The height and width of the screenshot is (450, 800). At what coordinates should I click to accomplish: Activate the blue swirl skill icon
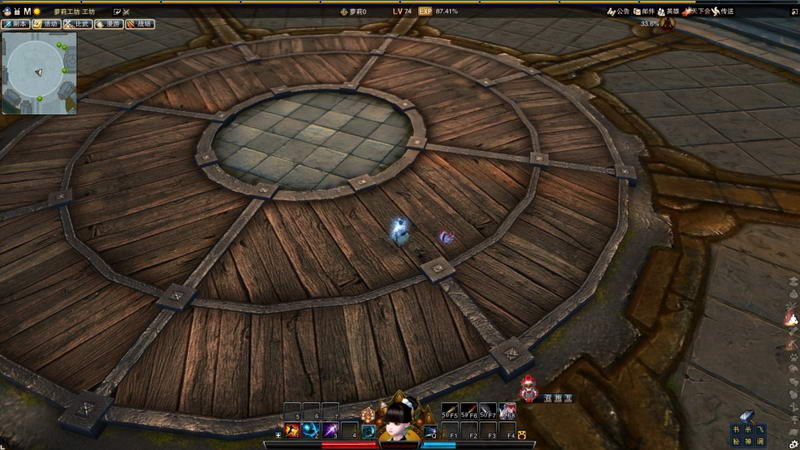310,431
